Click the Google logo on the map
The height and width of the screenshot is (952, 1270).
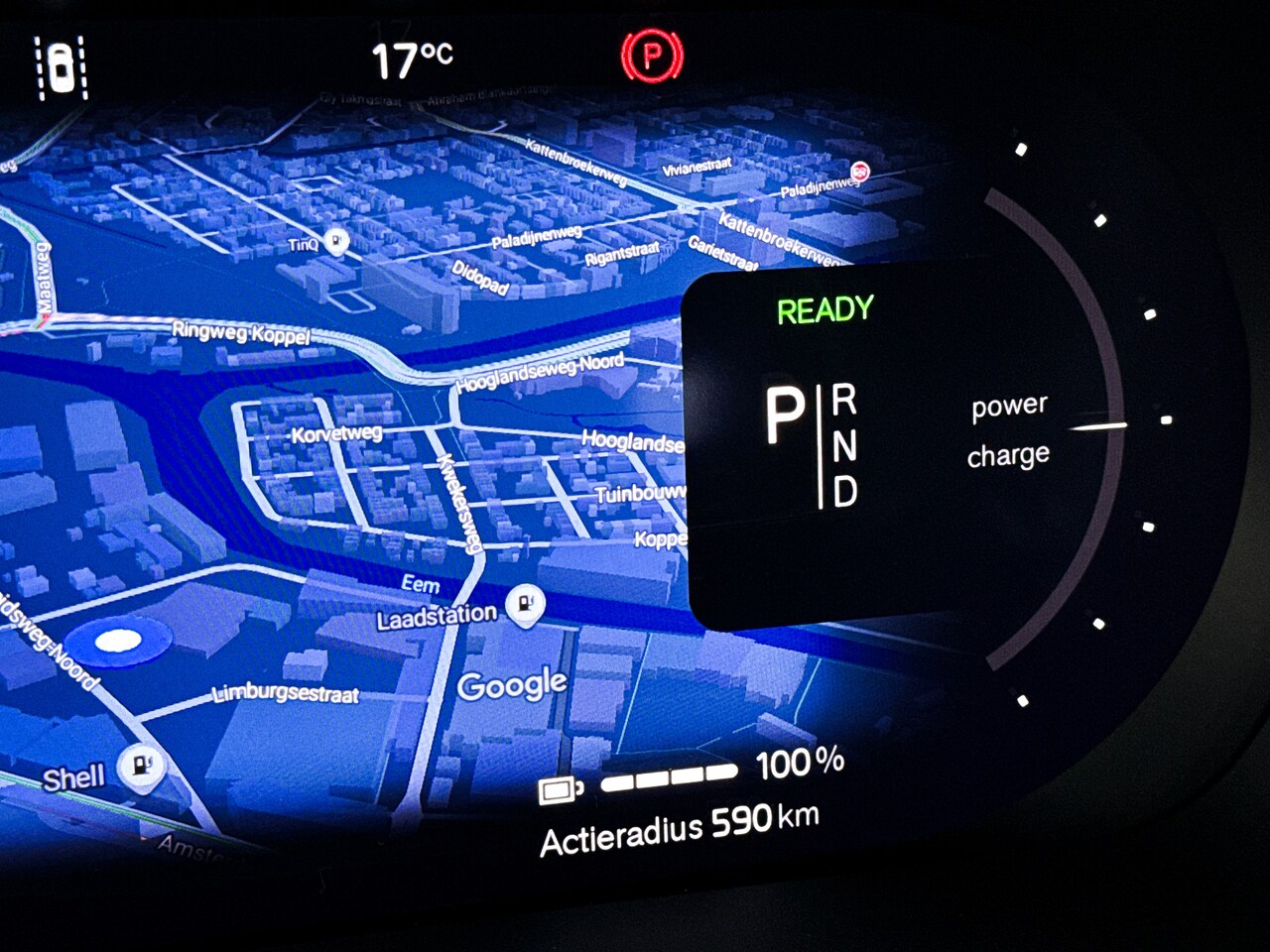[x=512, y=684]
